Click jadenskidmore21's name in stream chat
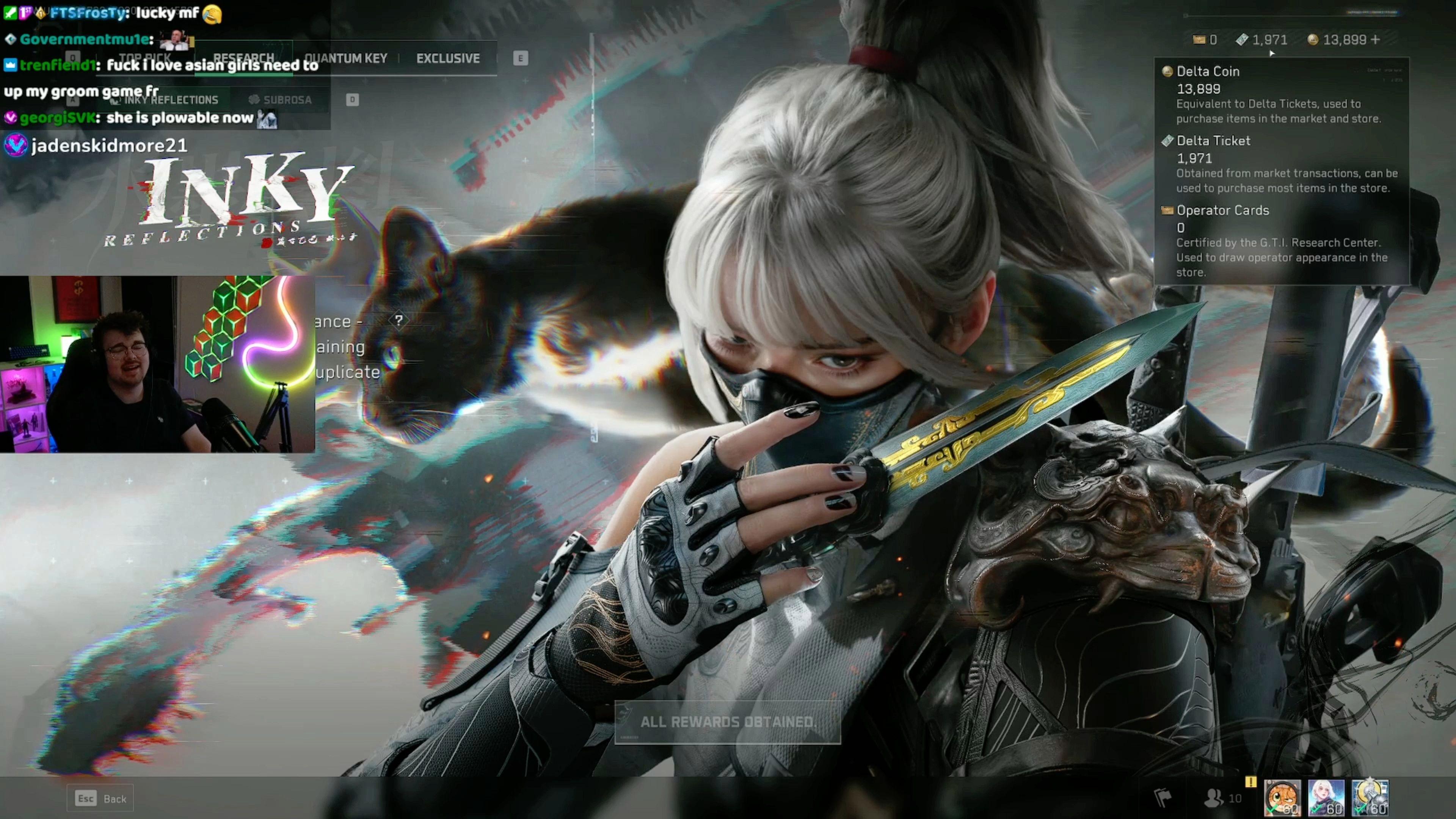This screenshot has height=819, width=1456. click(109, 146)
